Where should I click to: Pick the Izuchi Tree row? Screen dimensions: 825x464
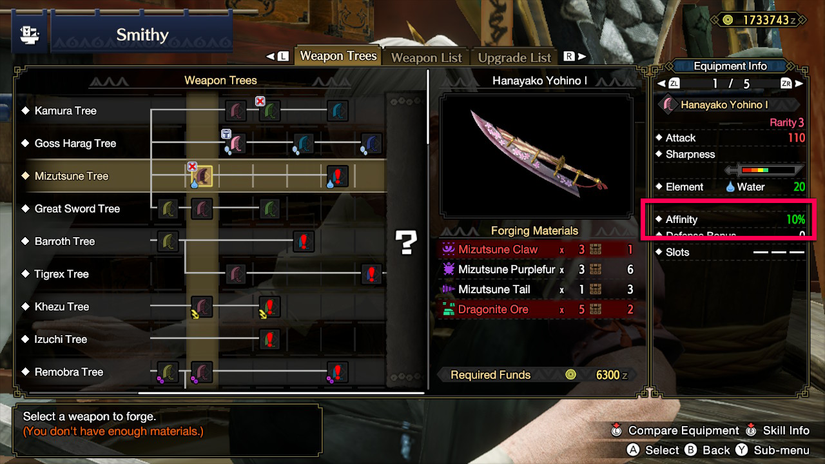[x=60, y=339]
